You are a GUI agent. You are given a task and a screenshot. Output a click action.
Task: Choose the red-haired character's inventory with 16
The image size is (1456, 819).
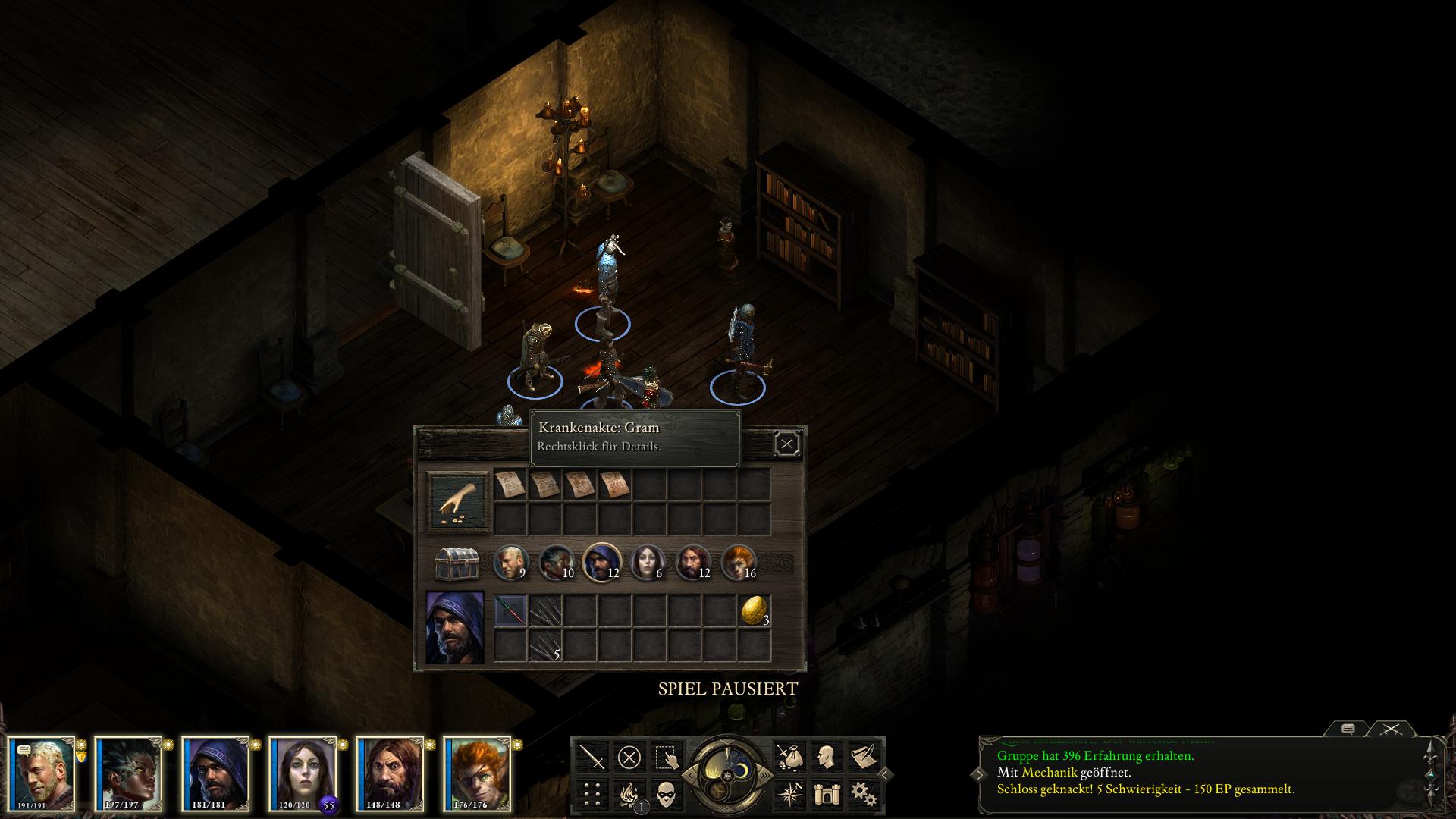[x=739, y=563]
